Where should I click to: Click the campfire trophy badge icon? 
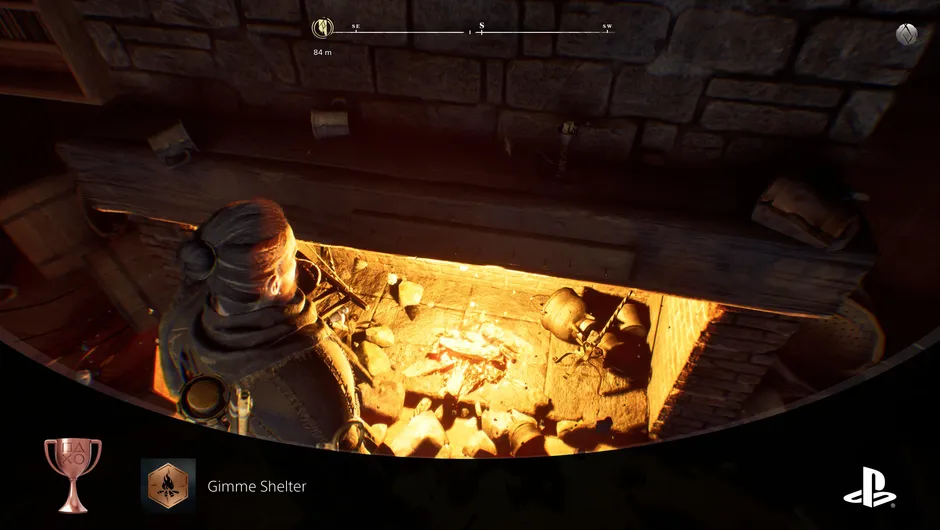click(168, 487)
